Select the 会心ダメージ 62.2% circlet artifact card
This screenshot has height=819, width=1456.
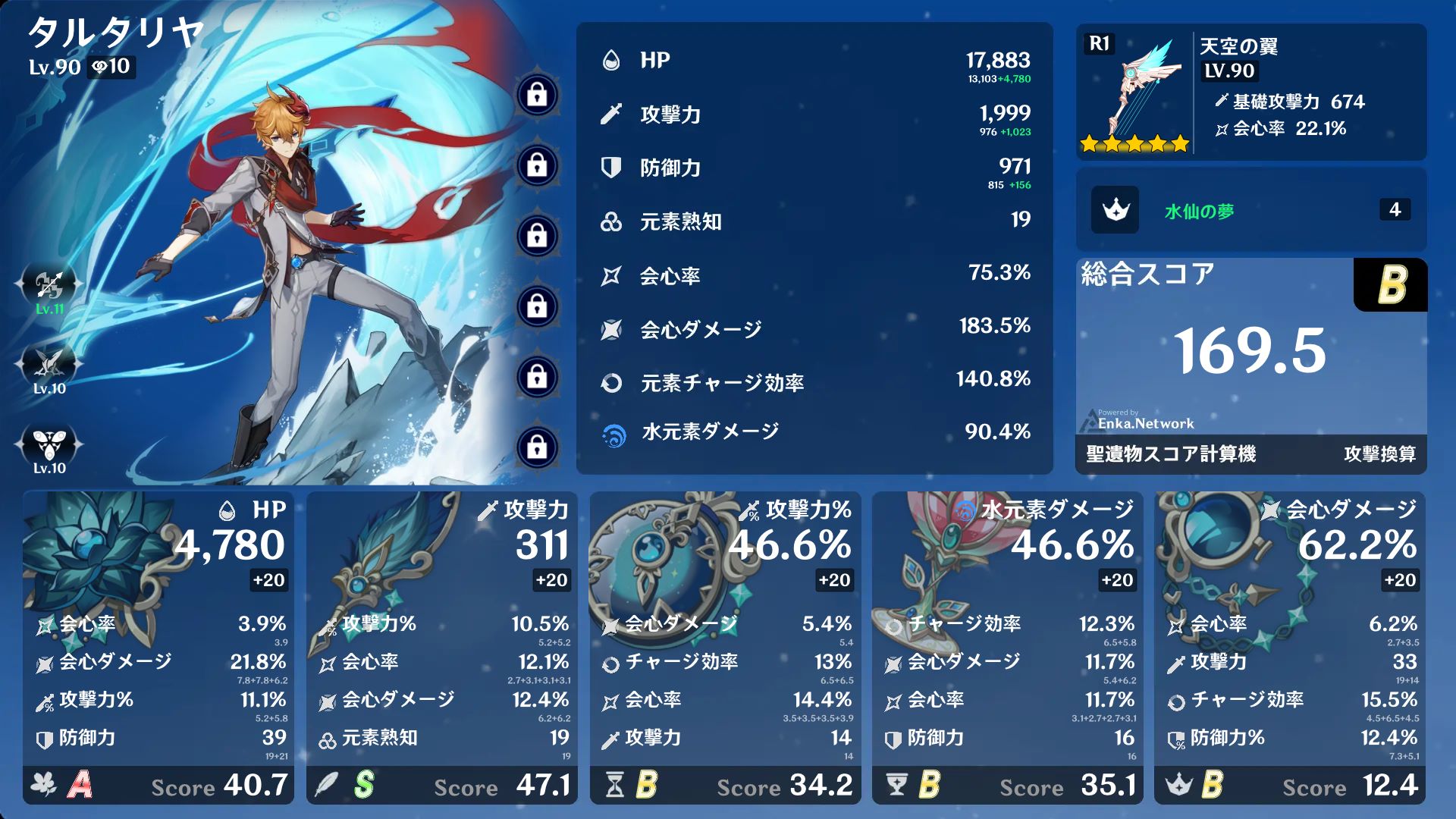[1290, 647]
